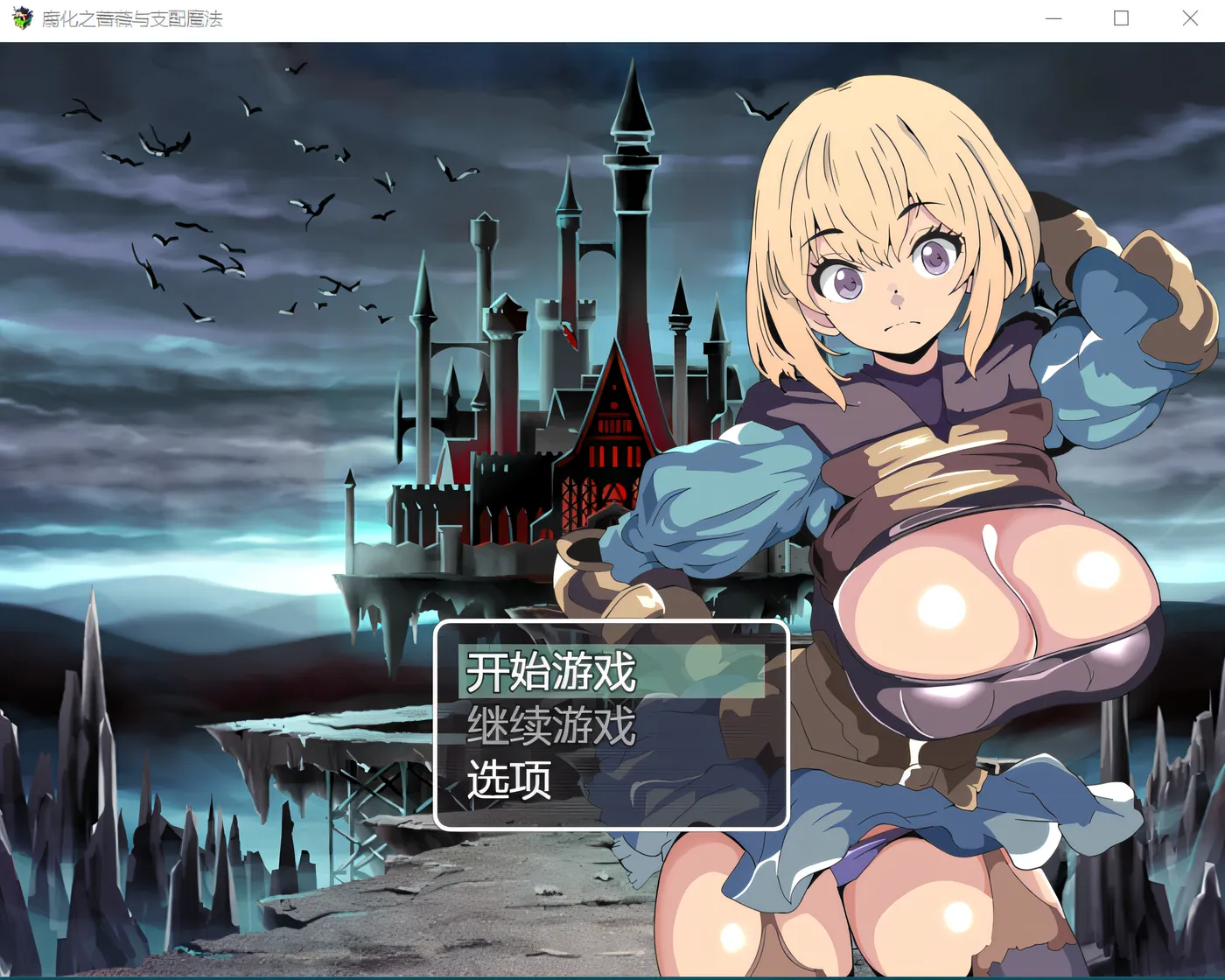This screenshot has height=980, width=1225.
Task: Minimize the game window
Action: [x=1053, y=18]
